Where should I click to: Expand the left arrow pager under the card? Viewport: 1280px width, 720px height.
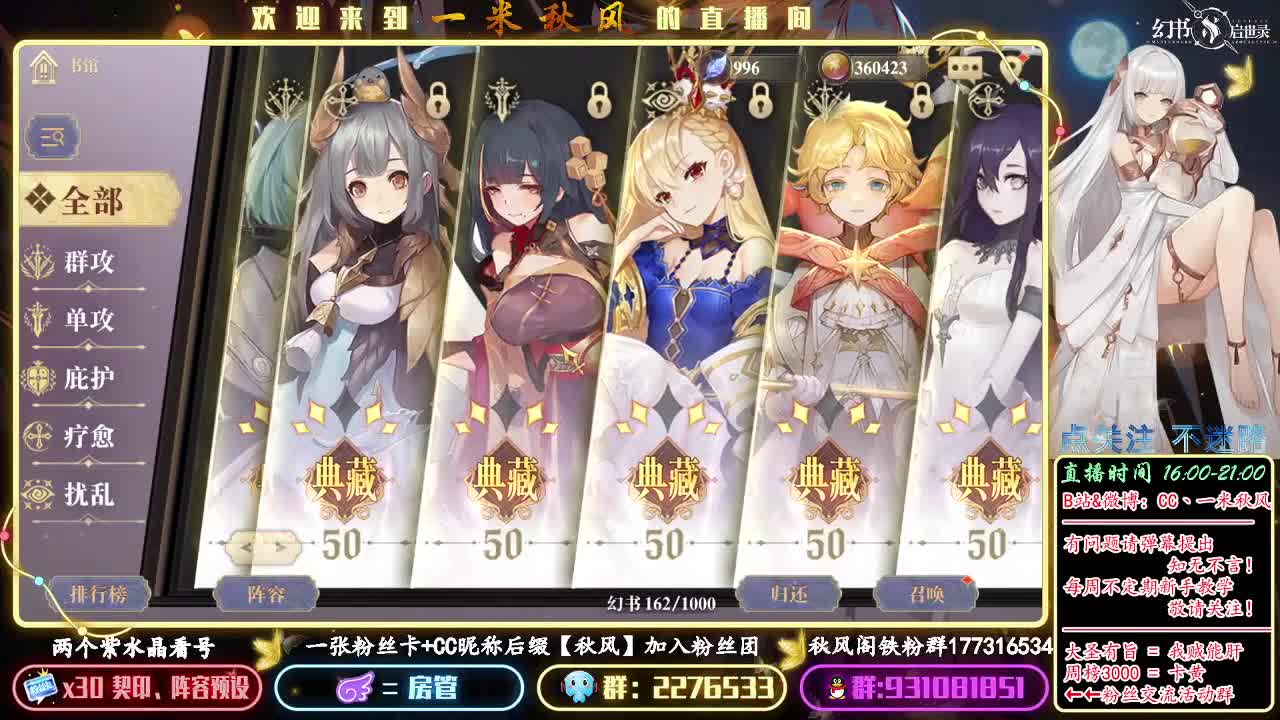[247, 547]
